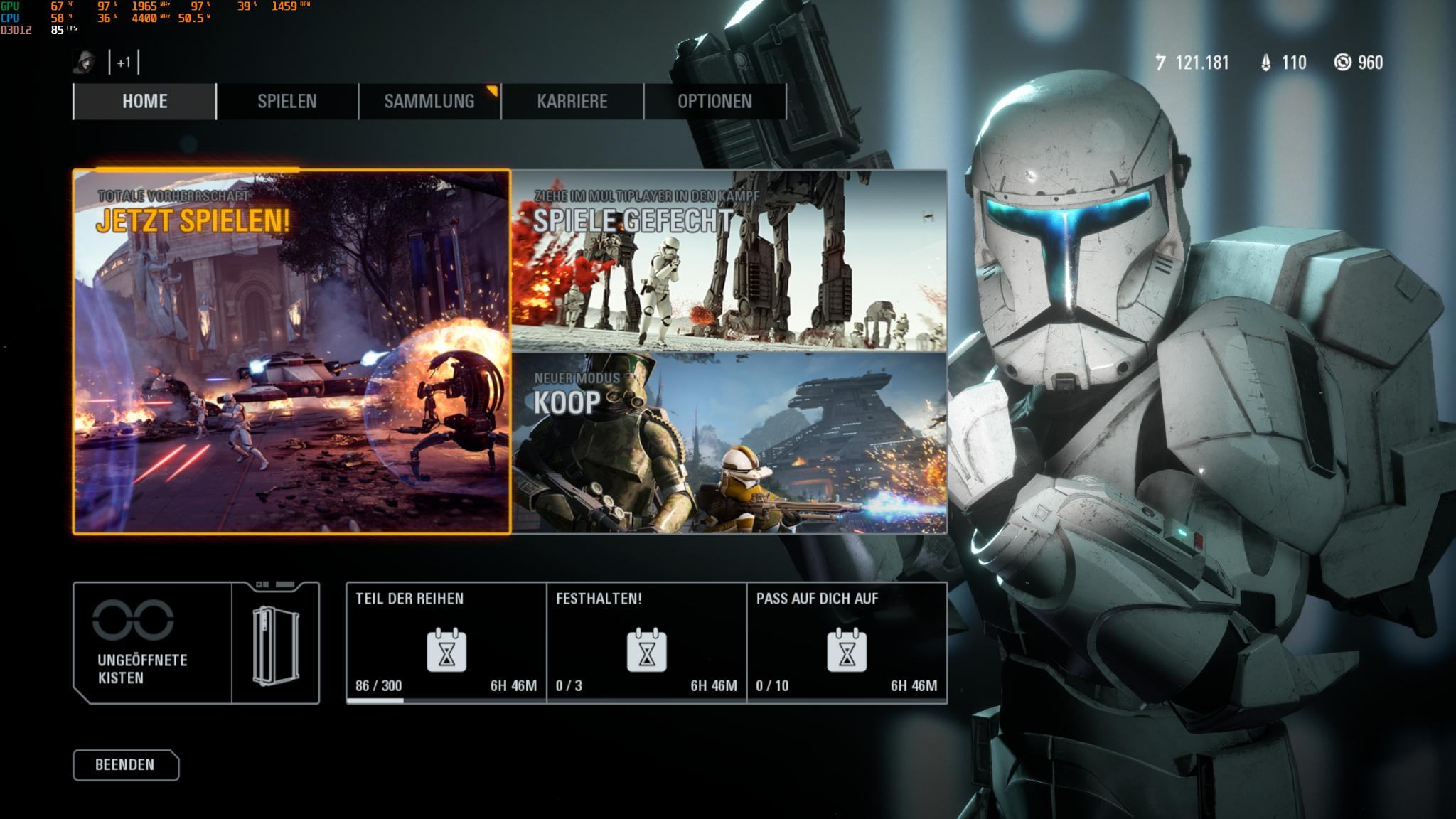Screen dimensions: 1456x819
Task: Select the Sammlung tab
Action: (429, 101)
